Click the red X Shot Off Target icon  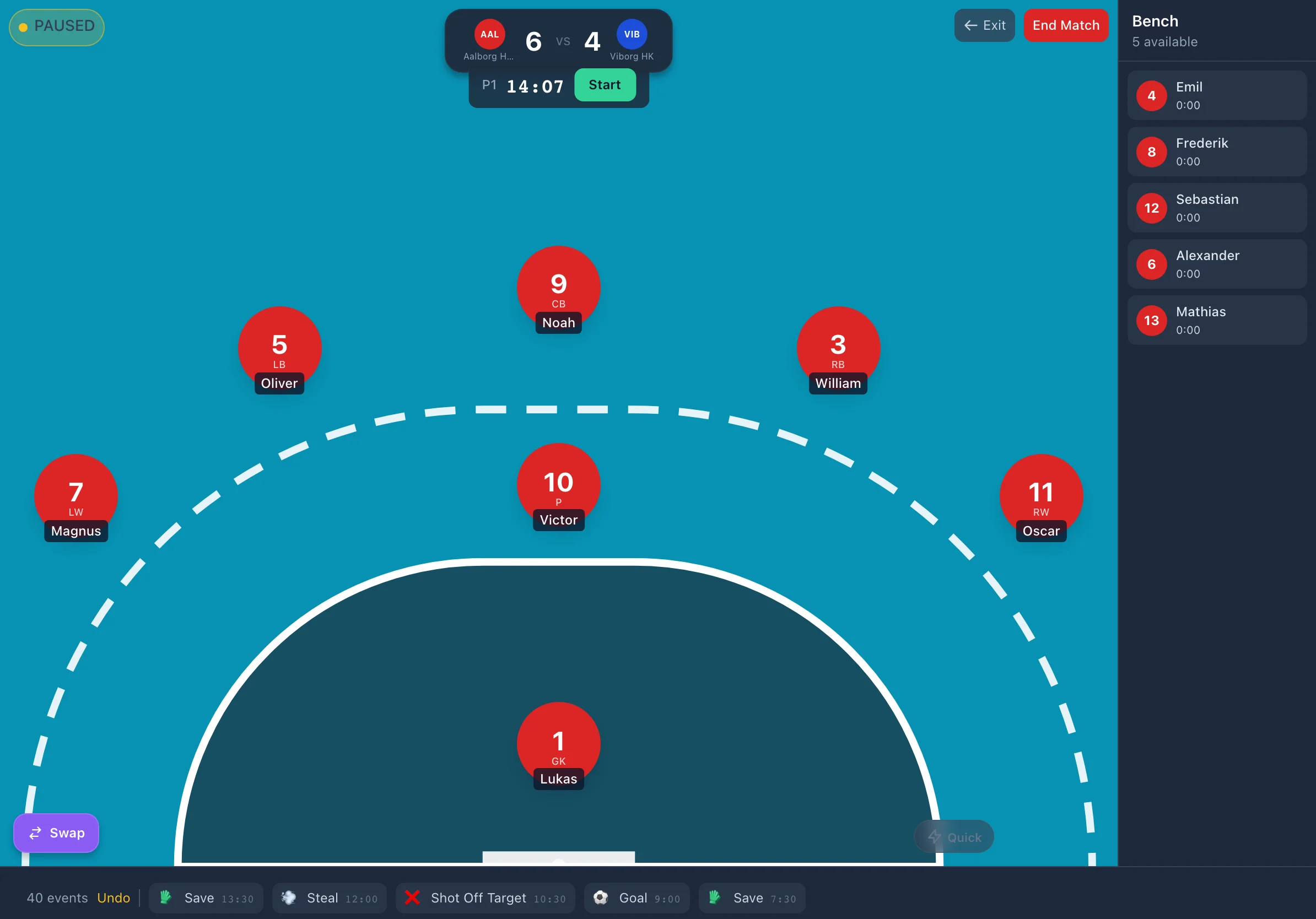click(x=412, y=898)
